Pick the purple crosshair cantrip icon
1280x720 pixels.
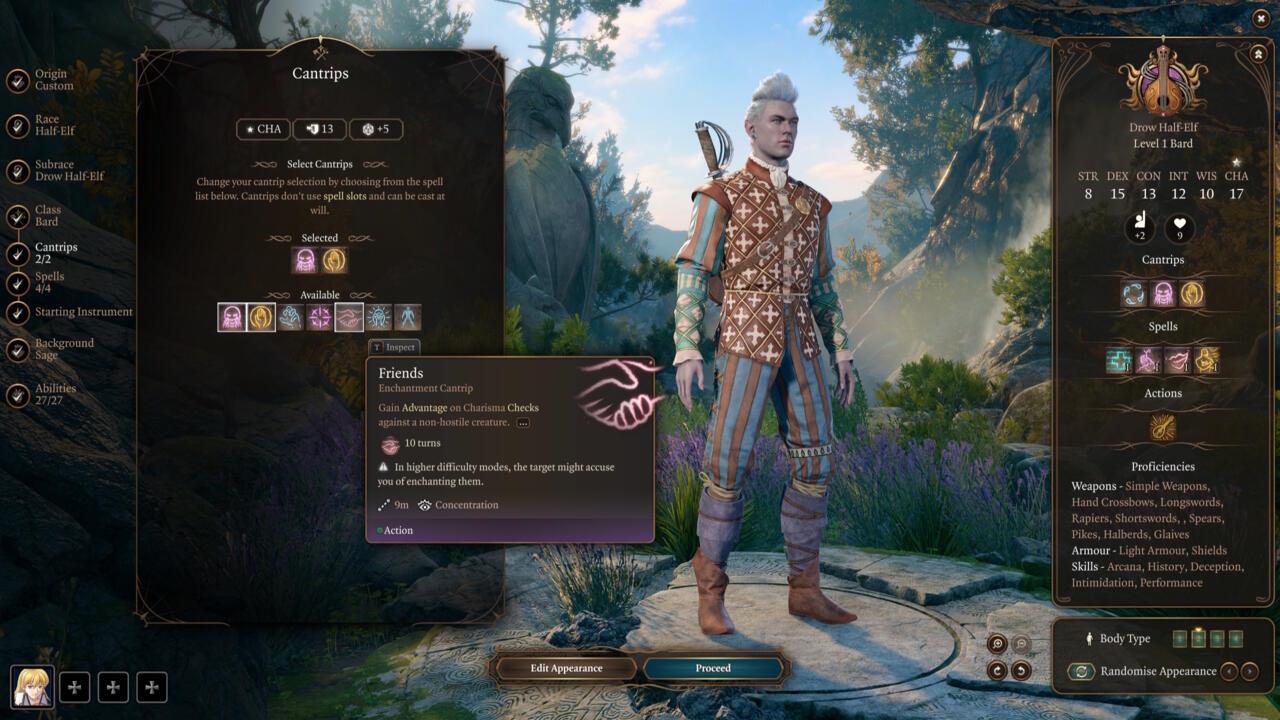pos(320,318)
